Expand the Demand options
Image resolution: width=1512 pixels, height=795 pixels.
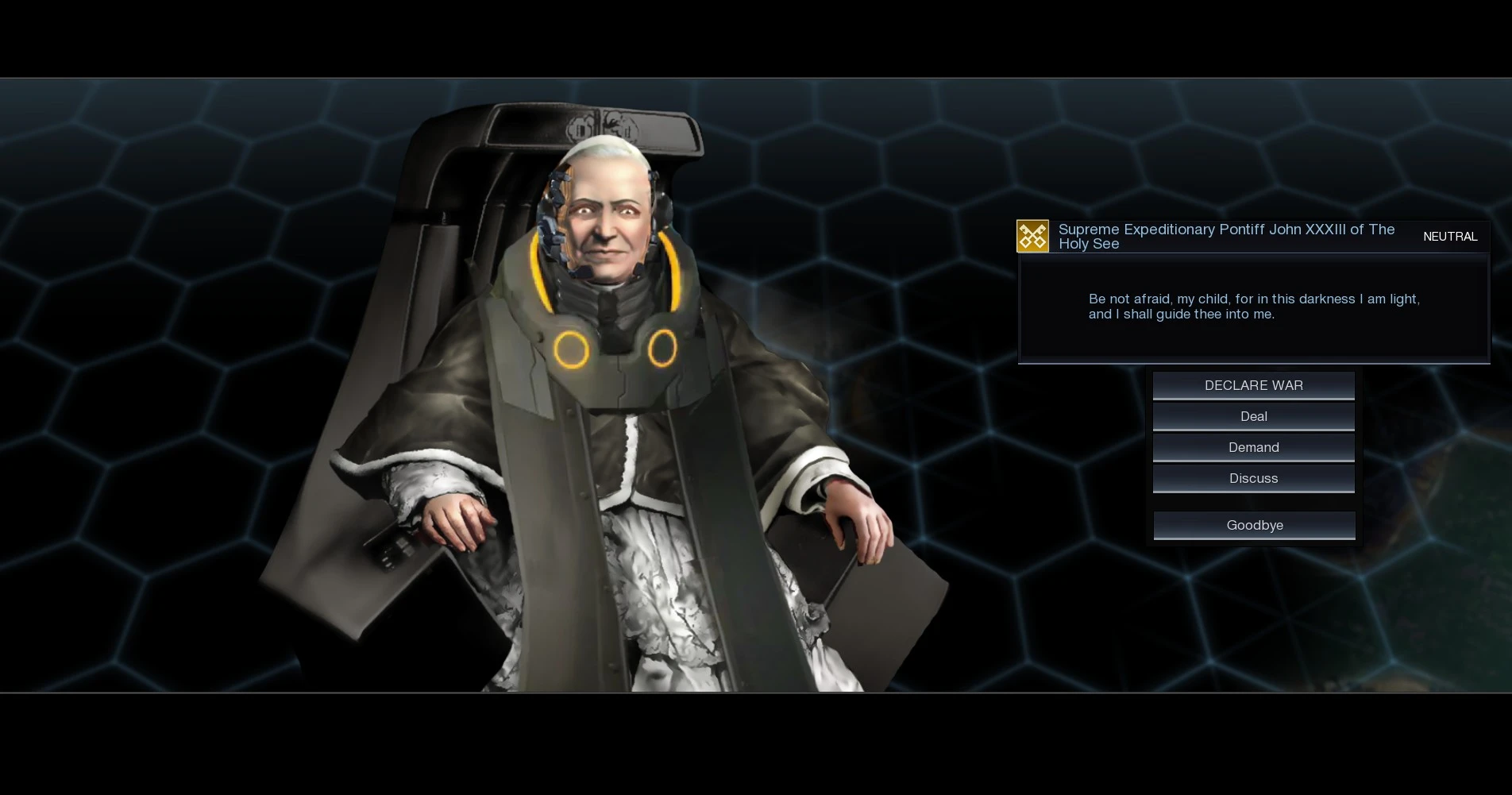tap(1253, 446)
